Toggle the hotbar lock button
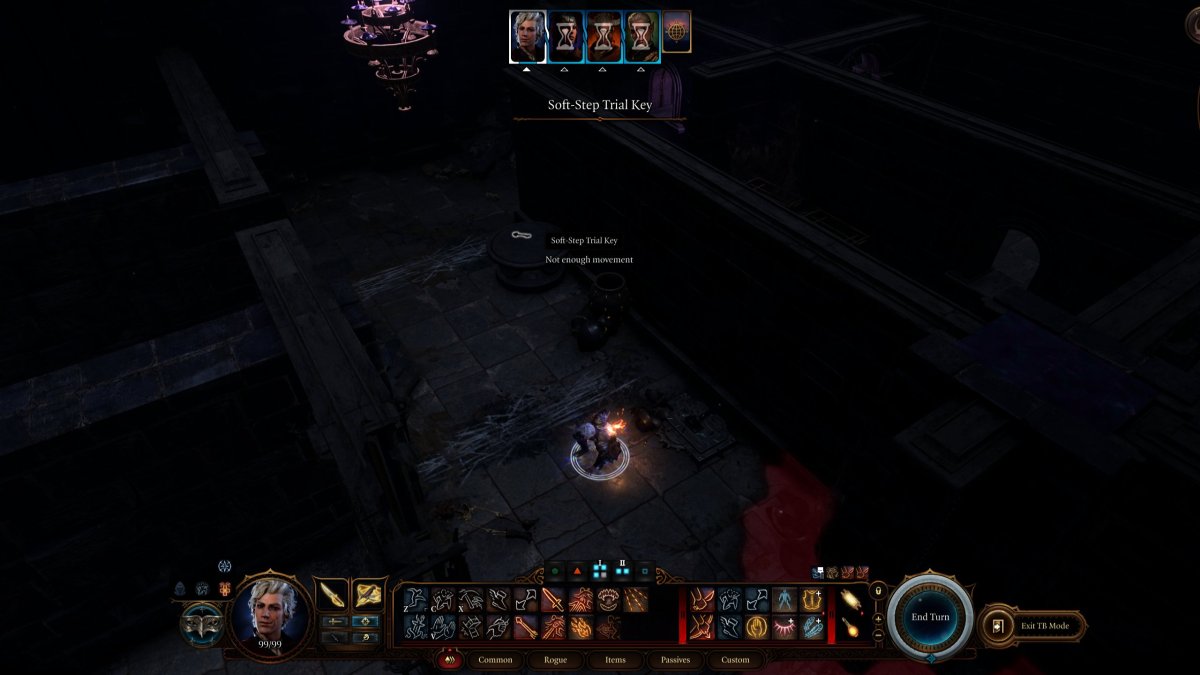 [x=878, y=592]
